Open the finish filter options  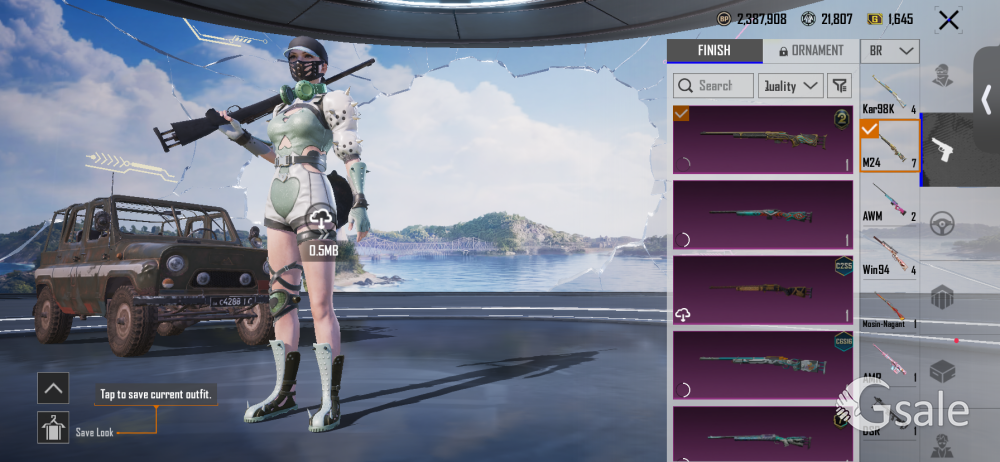coord(838,86)
